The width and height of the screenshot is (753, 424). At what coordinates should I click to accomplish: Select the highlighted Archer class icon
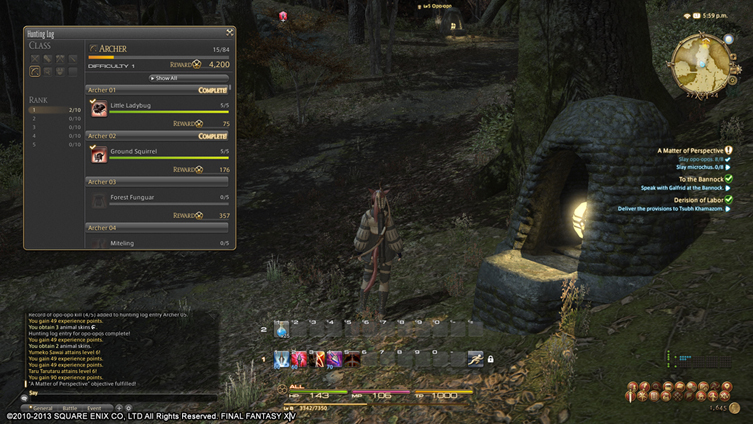(36, 72)
